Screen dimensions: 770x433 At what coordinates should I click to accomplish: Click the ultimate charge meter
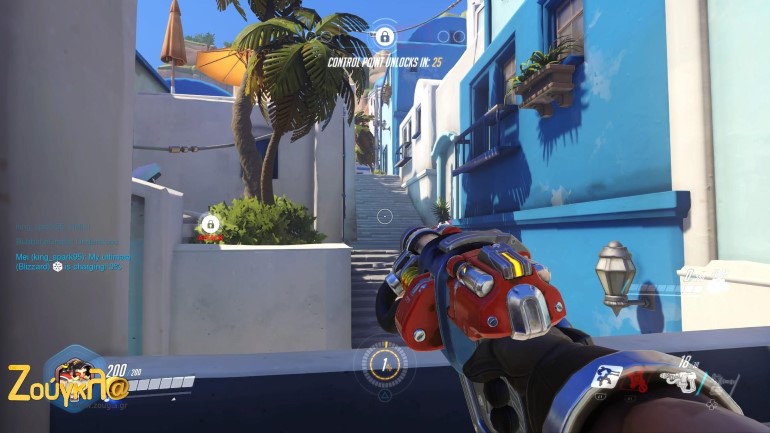pyautogui.click(x=384, y=363)
